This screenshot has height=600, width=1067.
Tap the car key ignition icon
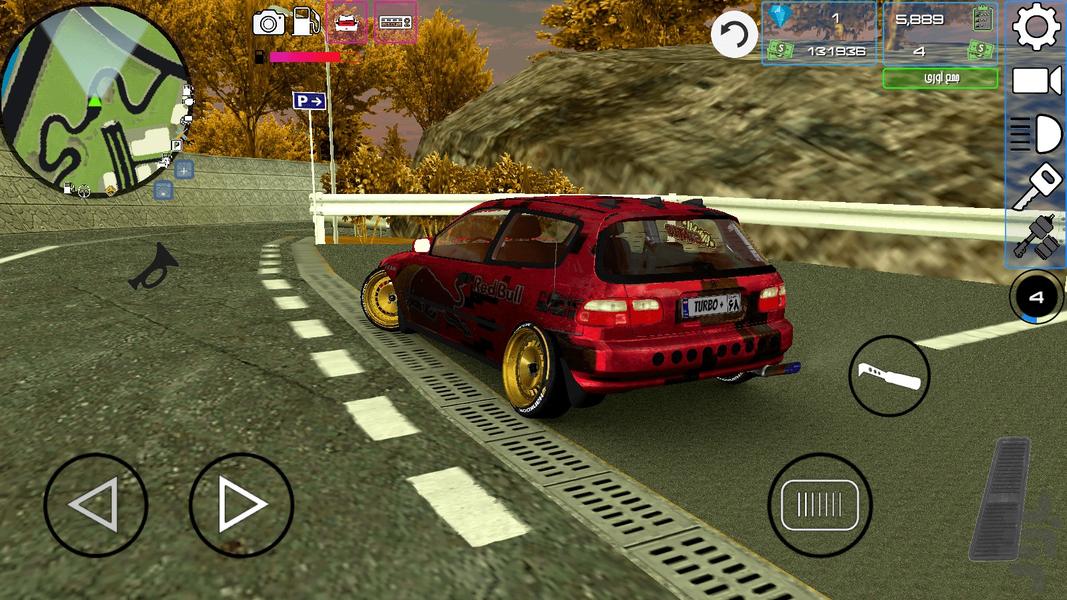[x=1037, y=185]
